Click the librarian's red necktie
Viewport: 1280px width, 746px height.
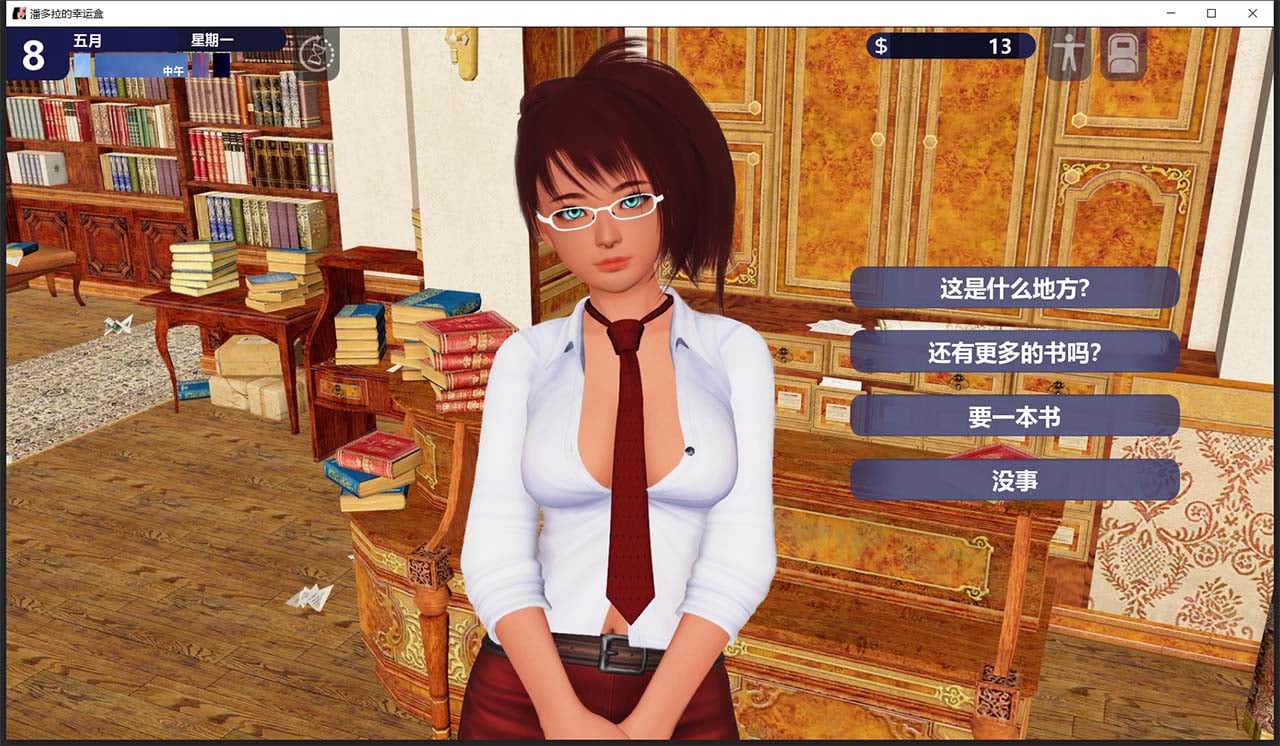click(x=630, y=450)
